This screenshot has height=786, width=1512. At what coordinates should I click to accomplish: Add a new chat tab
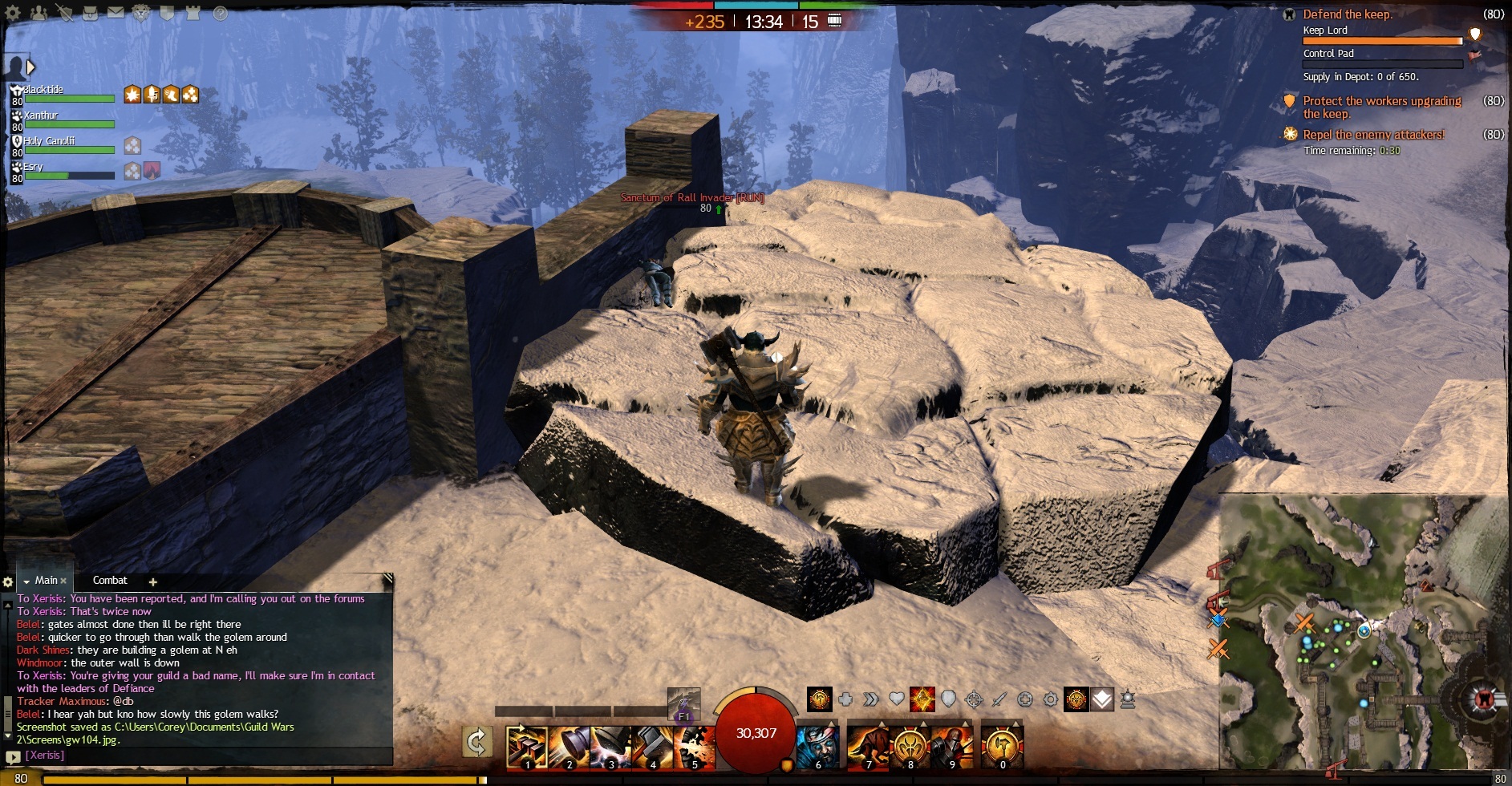pyautogui.click(x=152, y=581)
